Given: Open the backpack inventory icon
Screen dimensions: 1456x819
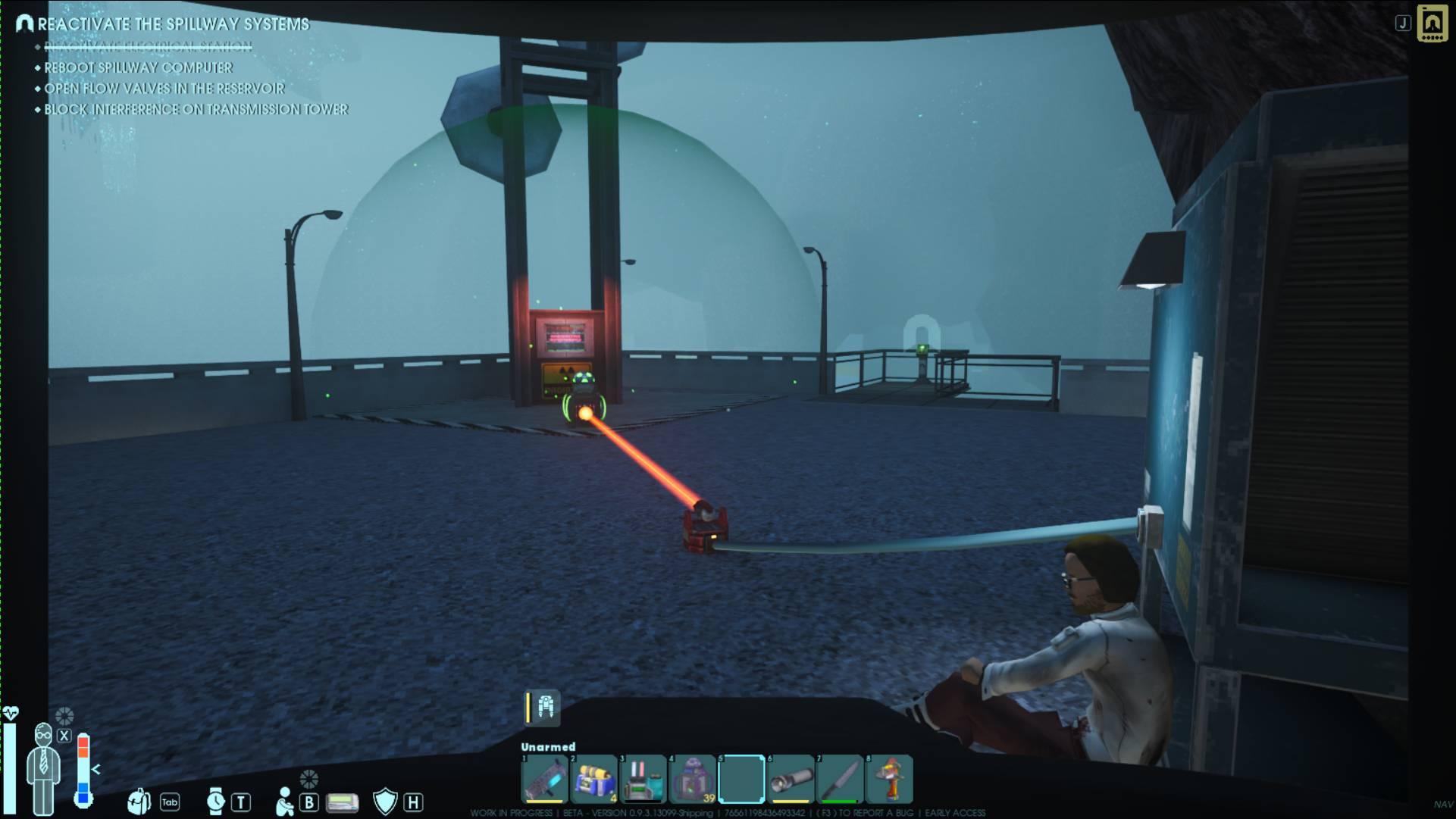Looking at the screenshot, I should tap(139, 801).
